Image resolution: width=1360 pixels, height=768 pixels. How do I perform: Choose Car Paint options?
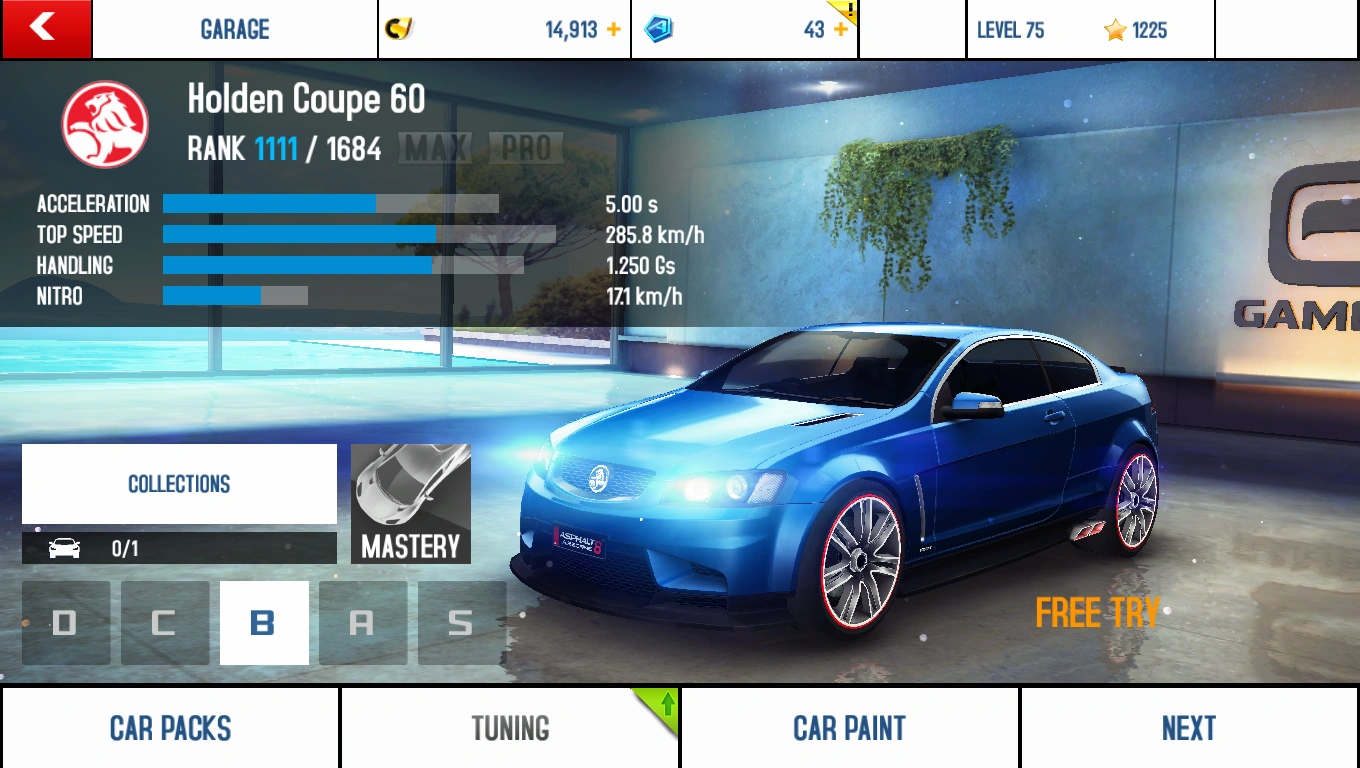pyautogui.click(x=849, y=728)
